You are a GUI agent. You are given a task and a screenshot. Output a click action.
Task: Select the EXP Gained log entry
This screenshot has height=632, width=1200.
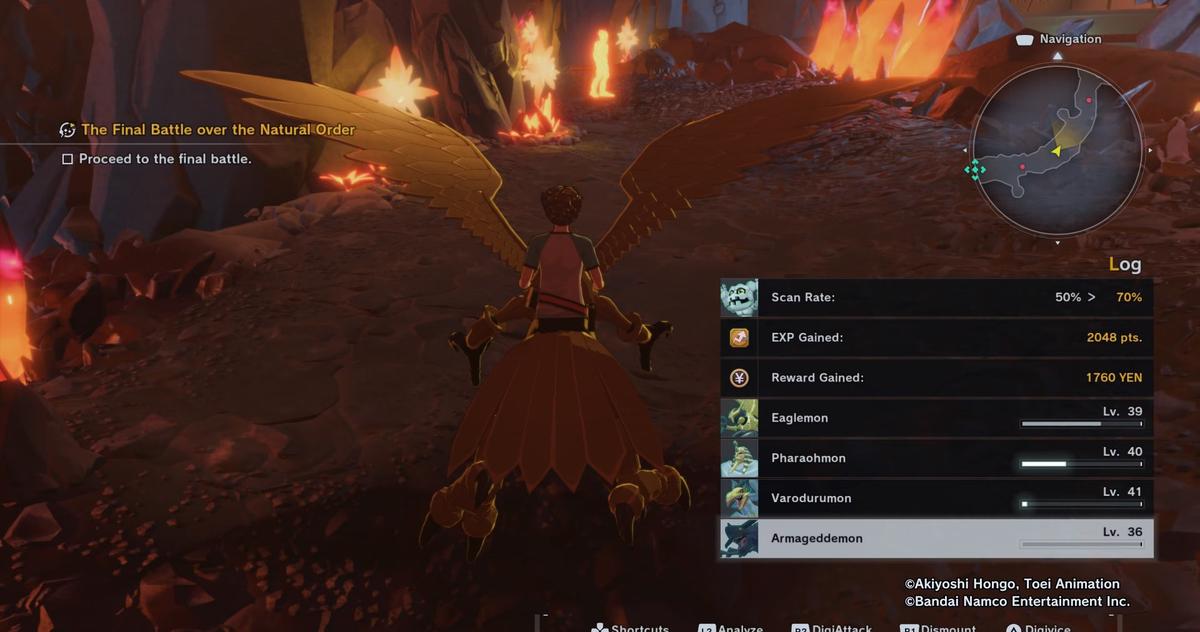coord(936,337)
